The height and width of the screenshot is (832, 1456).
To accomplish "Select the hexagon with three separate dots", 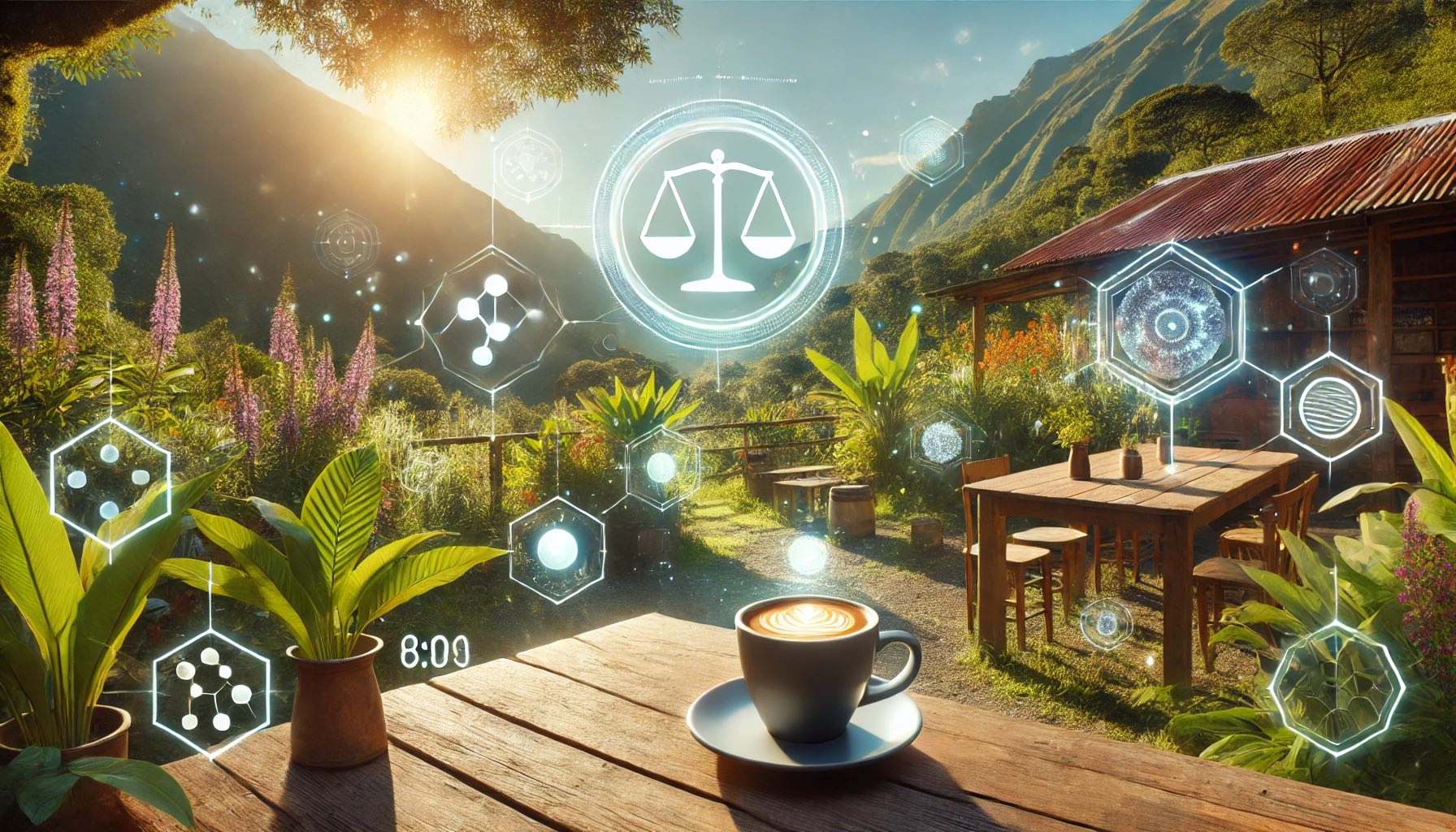I will tap(110, 479).
